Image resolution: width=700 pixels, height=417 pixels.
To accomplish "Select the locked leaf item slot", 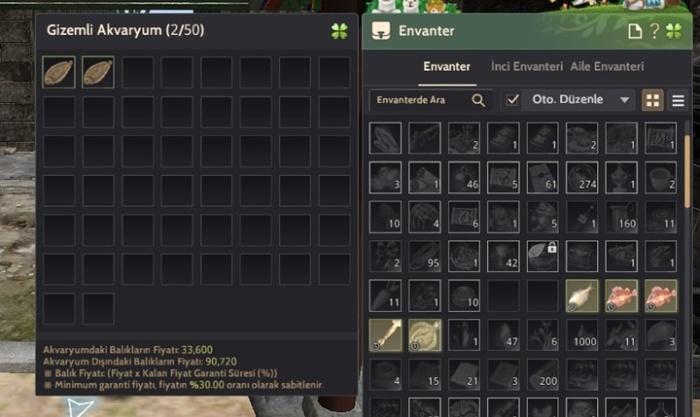I will tap(543, 256).
